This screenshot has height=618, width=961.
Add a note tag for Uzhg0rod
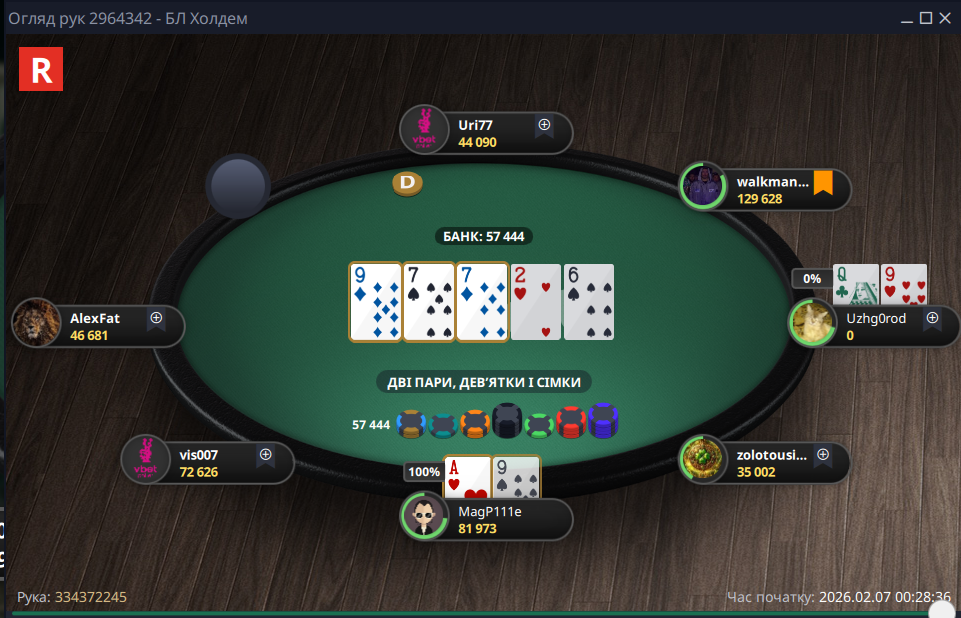point(932,319)
